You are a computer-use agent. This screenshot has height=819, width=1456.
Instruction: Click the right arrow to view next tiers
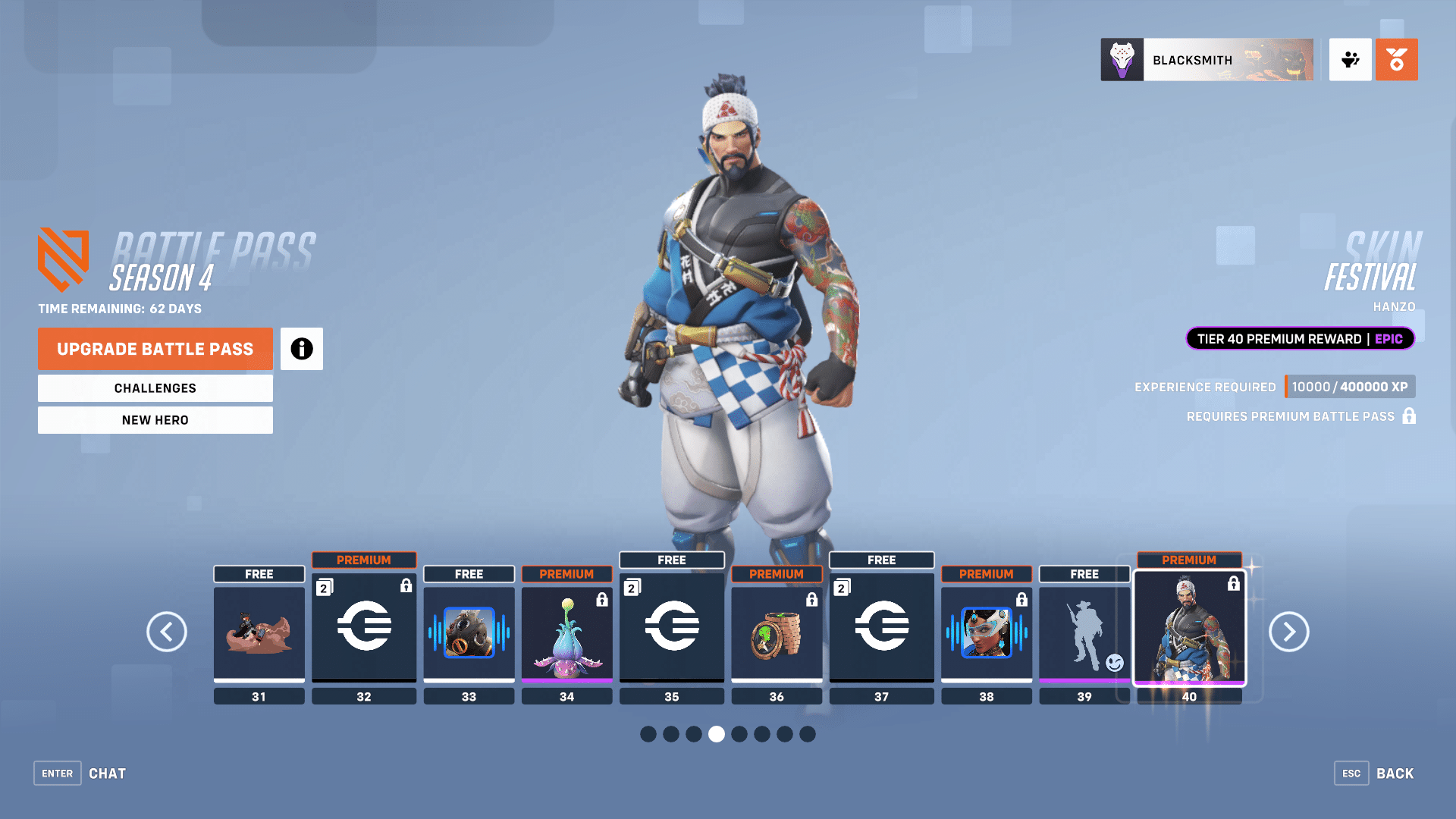[1288, 632]
